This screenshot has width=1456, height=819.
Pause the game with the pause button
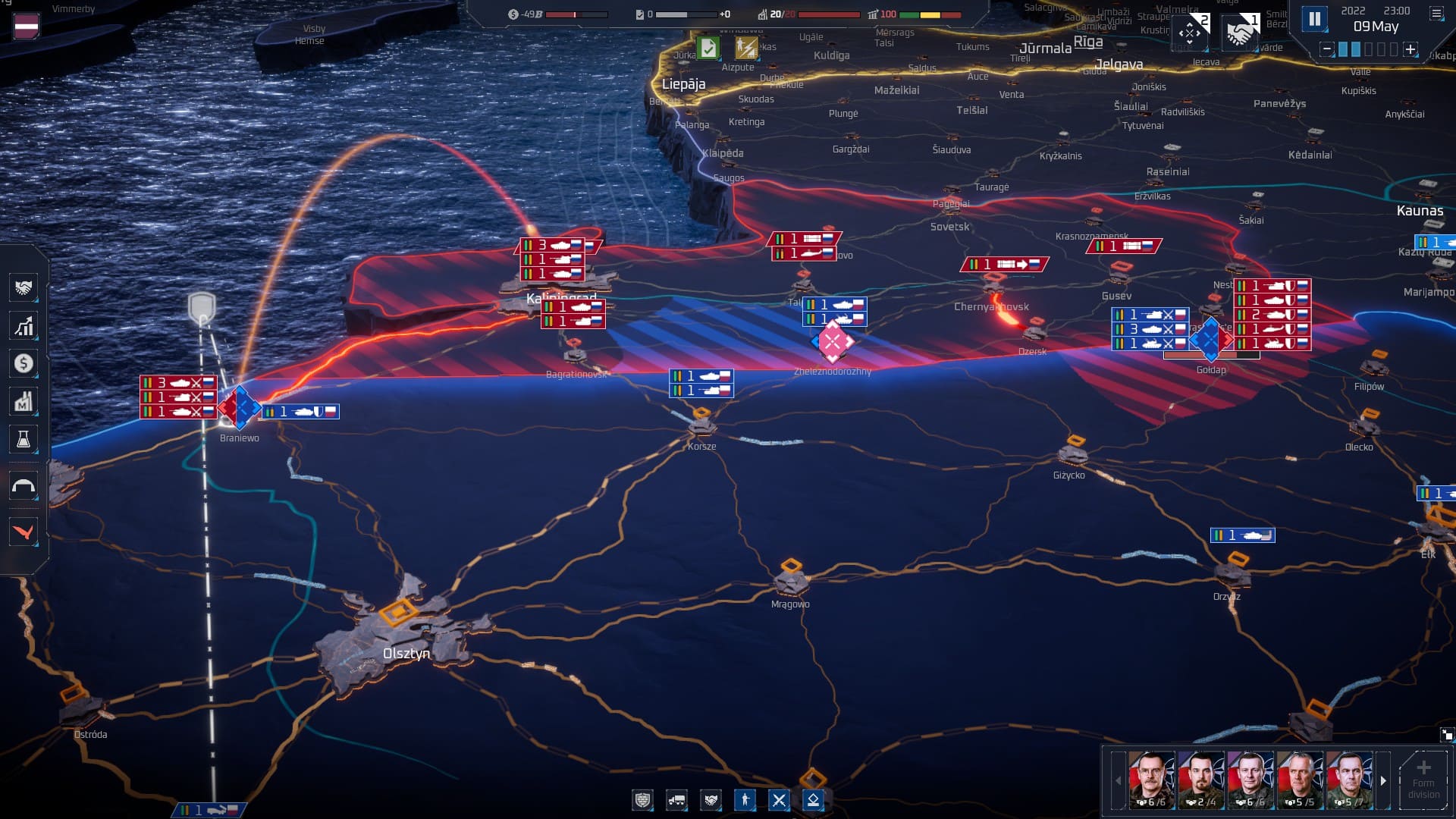click(x=1314, y=19)
